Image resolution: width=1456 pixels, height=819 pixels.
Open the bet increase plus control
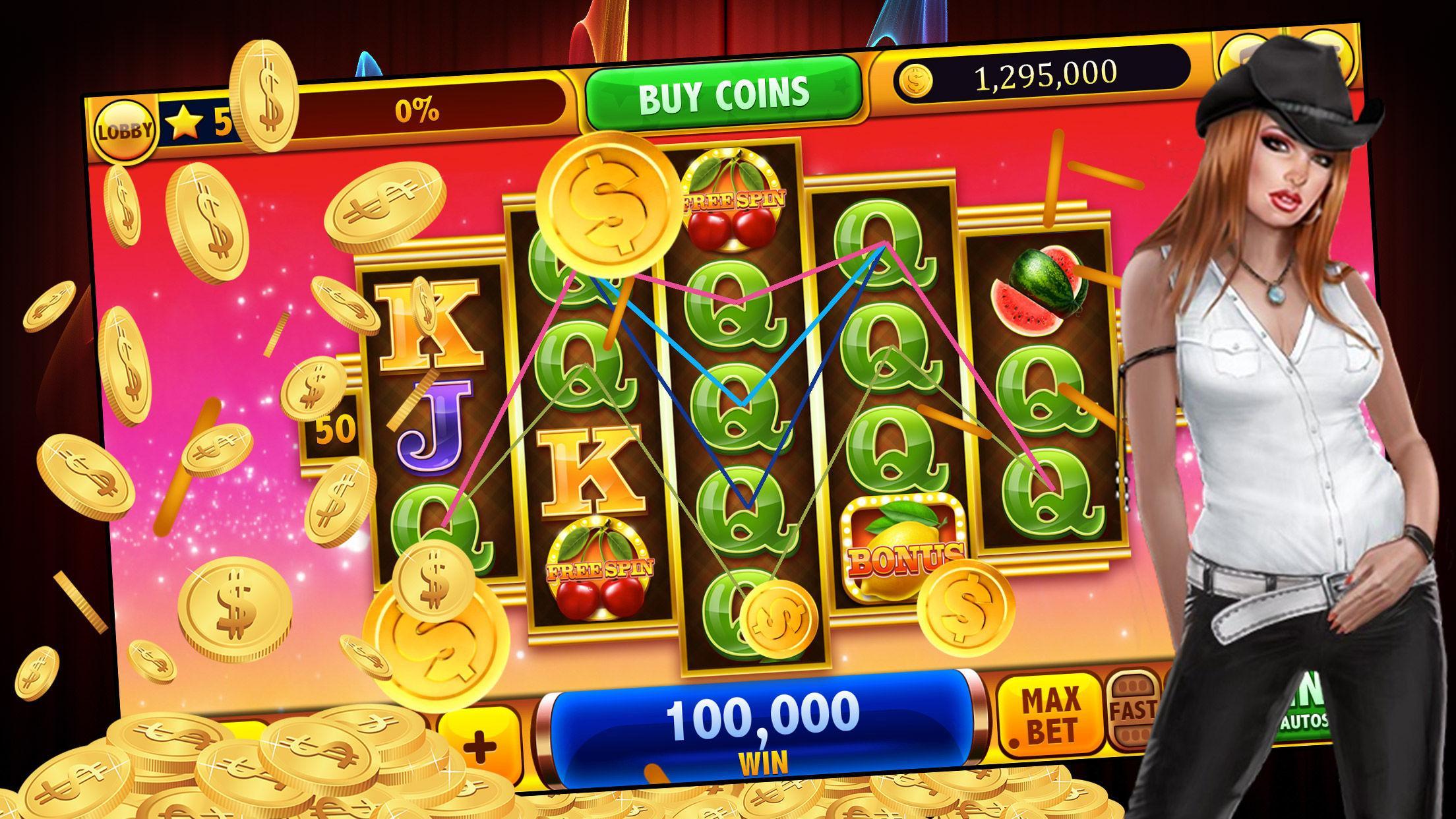point(481,748)
